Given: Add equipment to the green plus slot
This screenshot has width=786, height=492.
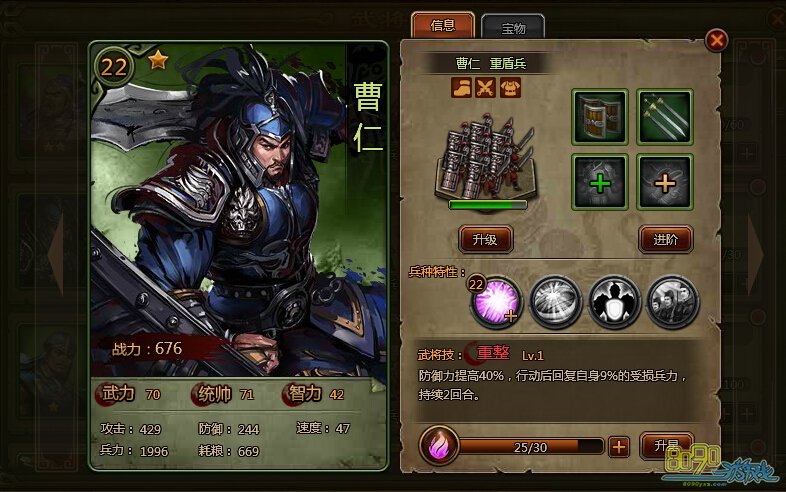Looking at the screenshot, I should pyautogui.click(x=599, y=182).
